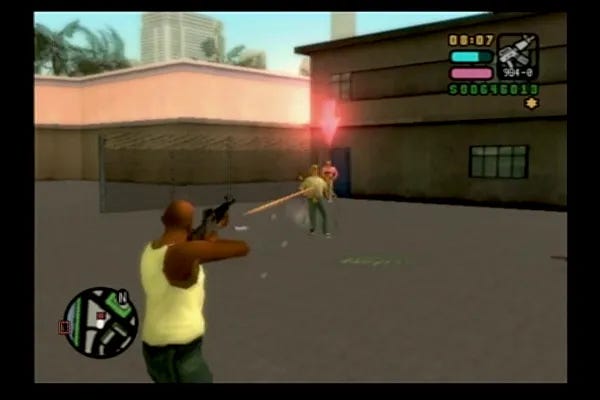Open the circular radar minimap

[100, 322]
